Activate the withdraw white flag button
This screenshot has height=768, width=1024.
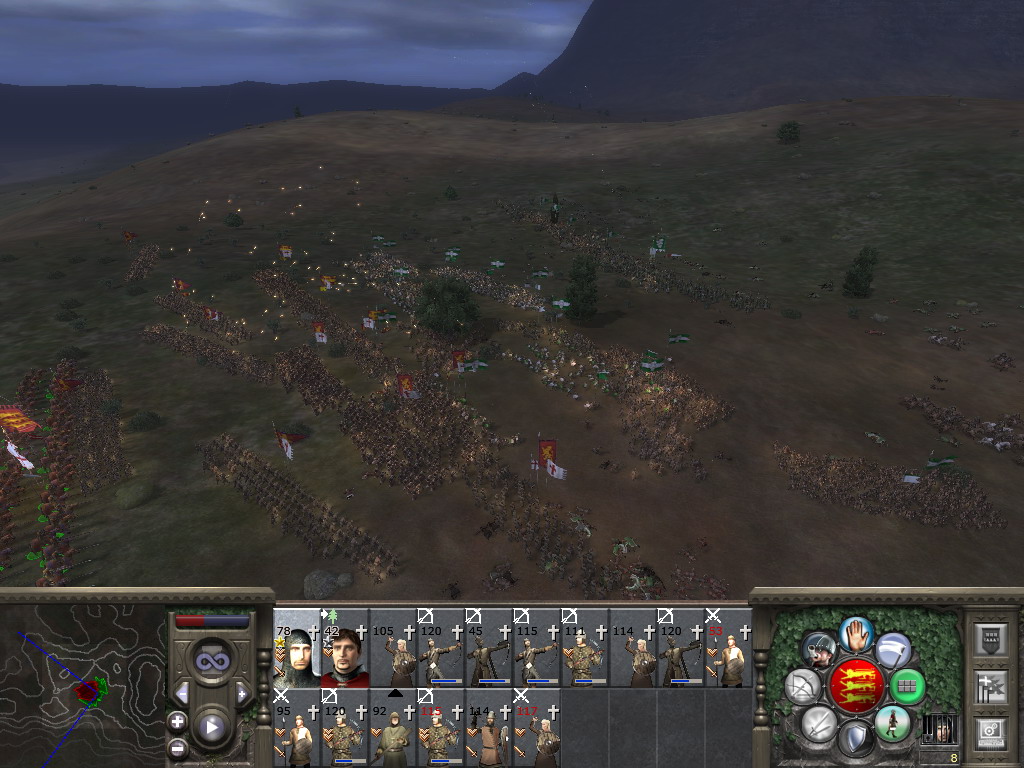tap(893, 650)
